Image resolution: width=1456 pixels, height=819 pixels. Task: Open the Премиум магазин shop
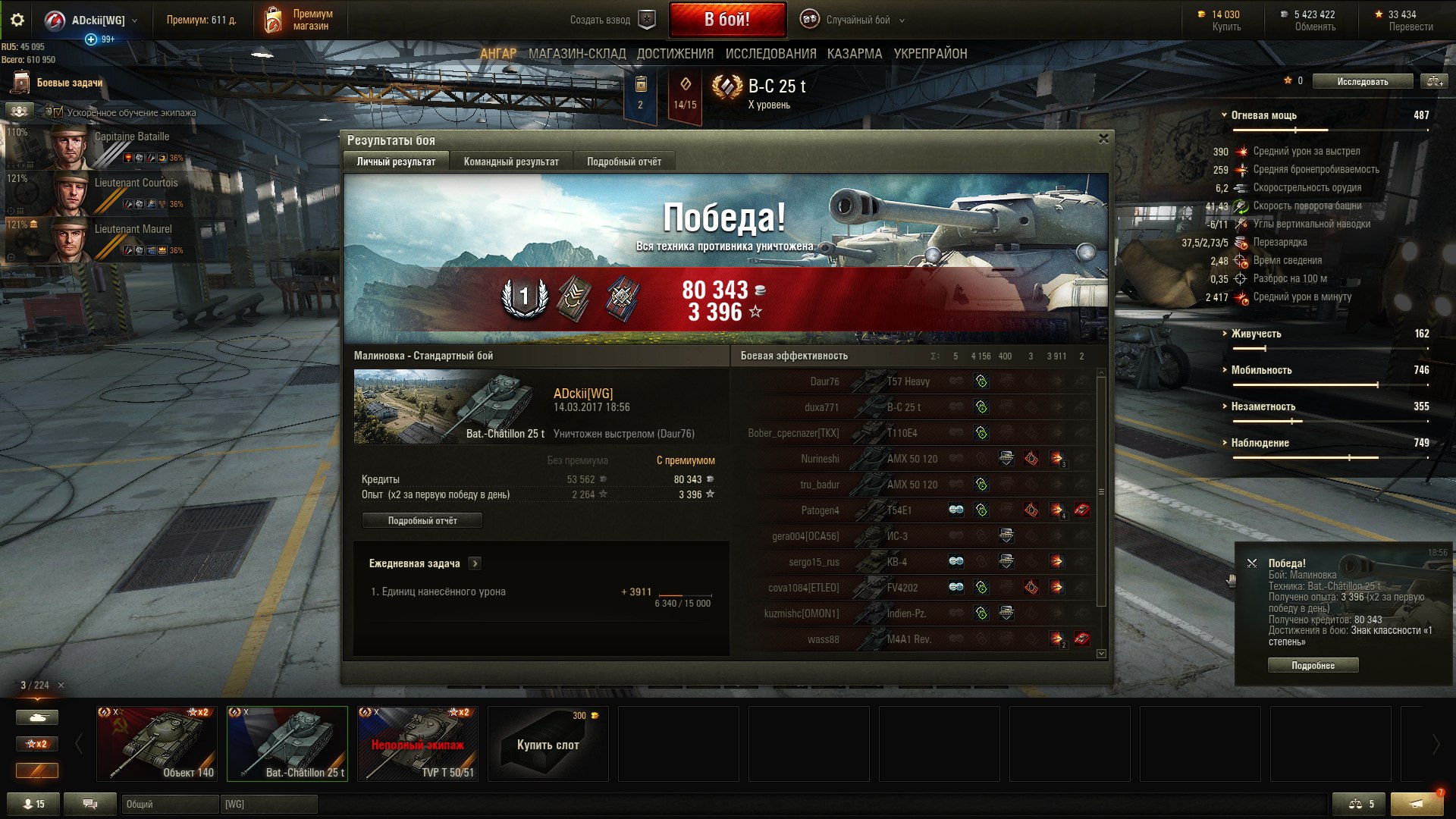point(299,20)
